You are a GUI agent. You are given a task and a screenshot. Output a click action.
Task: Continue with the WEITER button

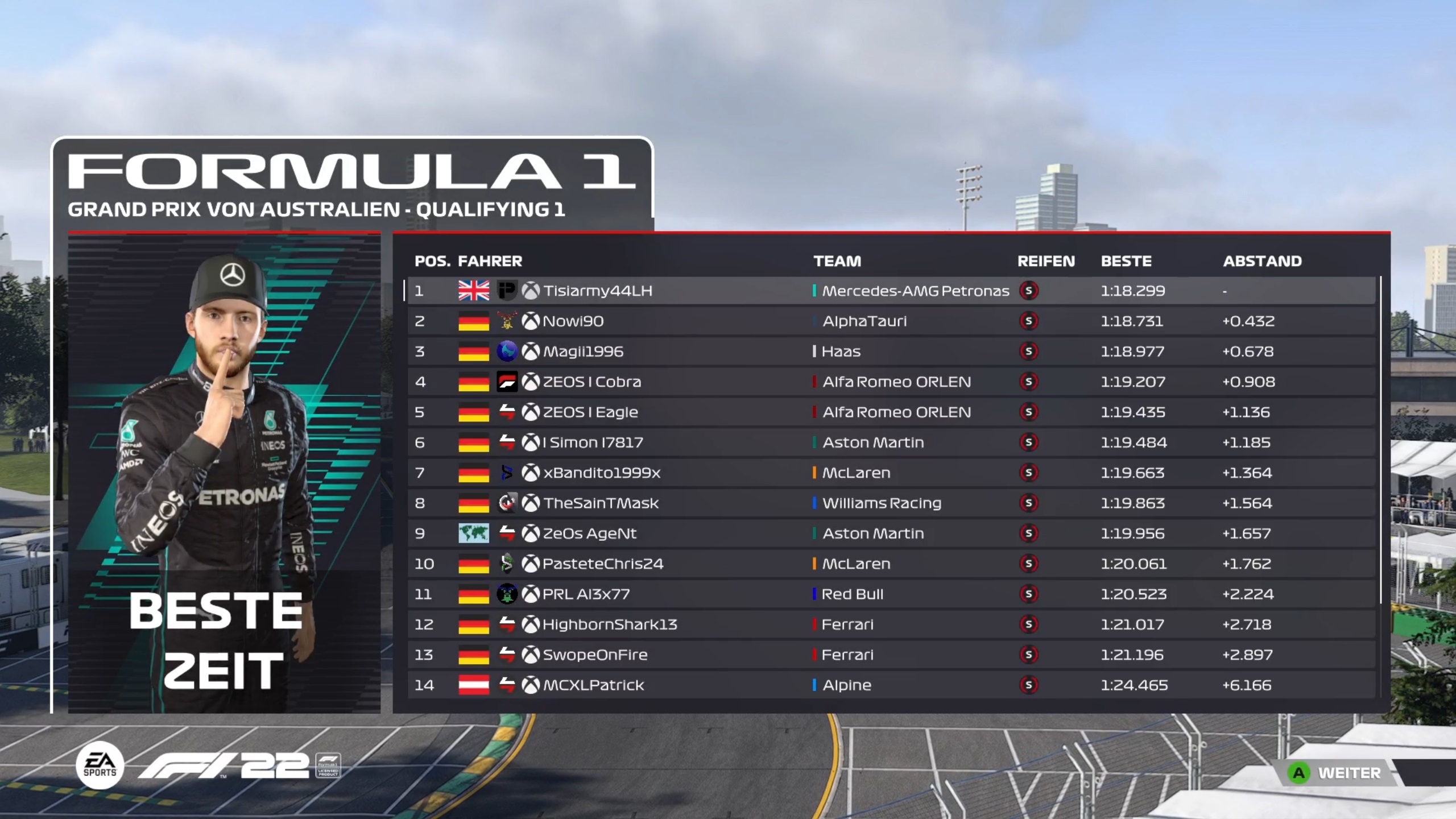tap(1338, 773)
